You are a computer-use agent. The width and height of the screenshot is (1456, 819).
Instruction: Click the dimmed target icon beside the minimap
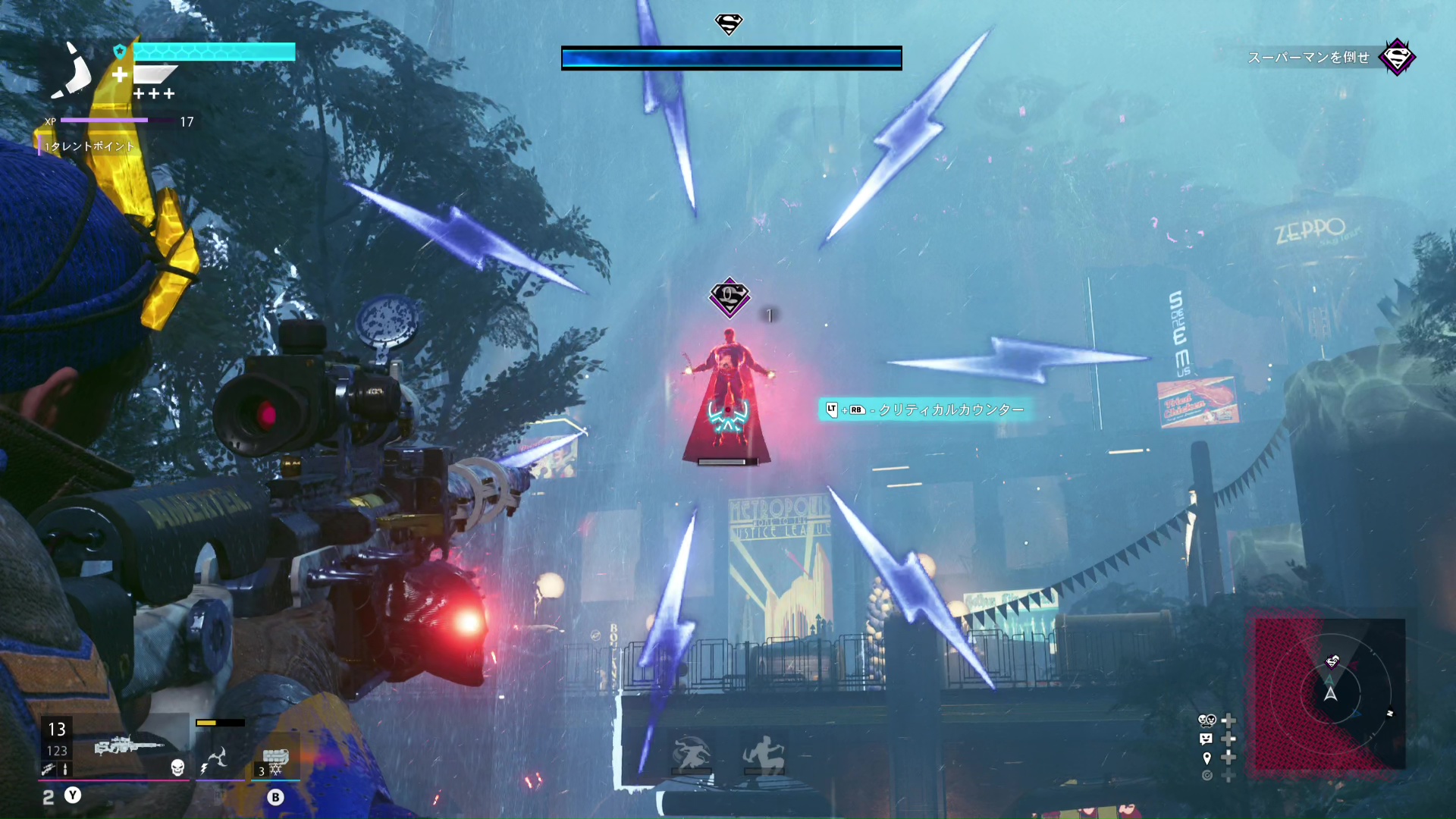tap(1207, 775)
